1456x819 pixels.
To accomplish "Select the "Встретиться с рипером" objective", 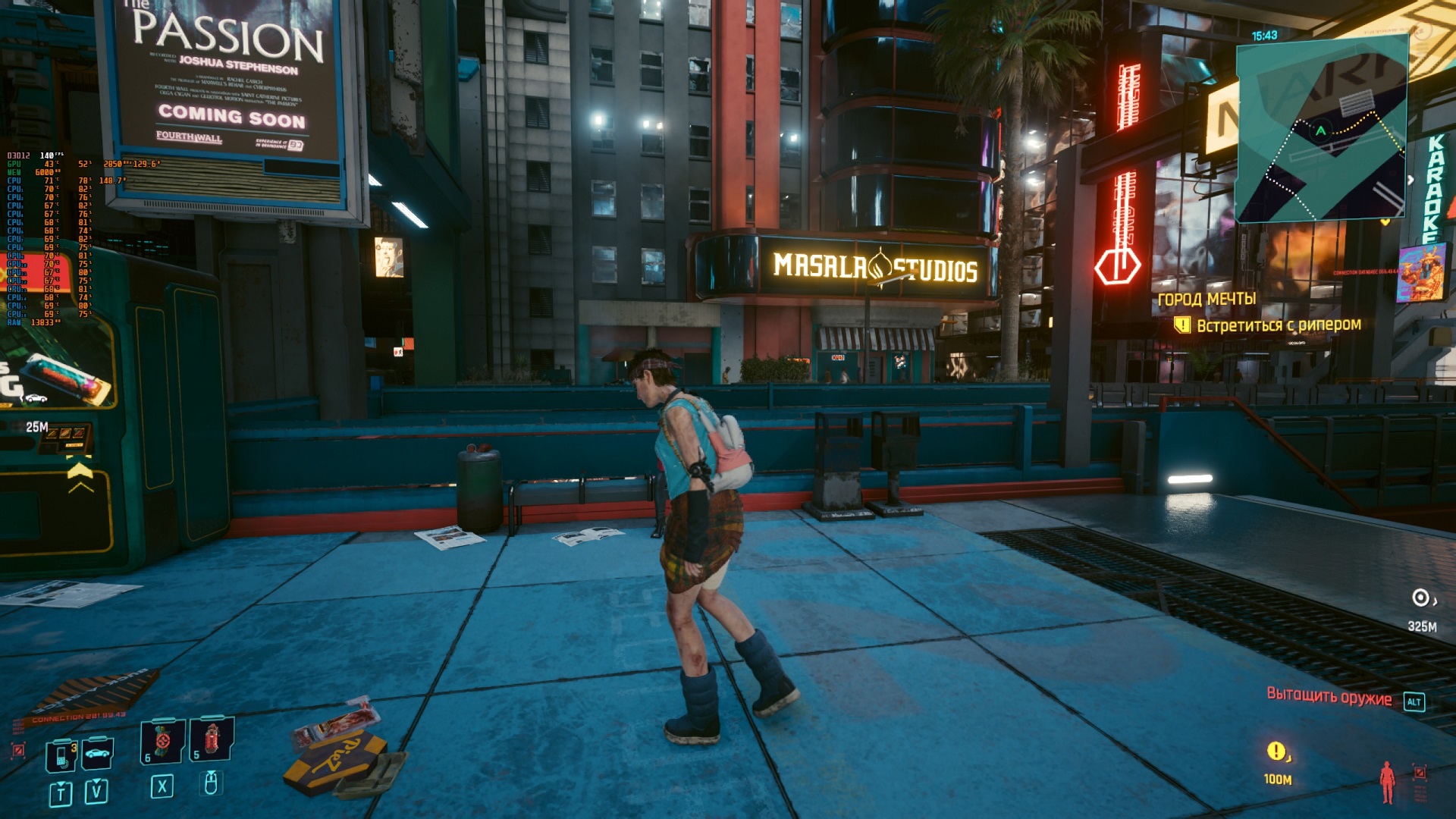I will [x=1278, y=325].
